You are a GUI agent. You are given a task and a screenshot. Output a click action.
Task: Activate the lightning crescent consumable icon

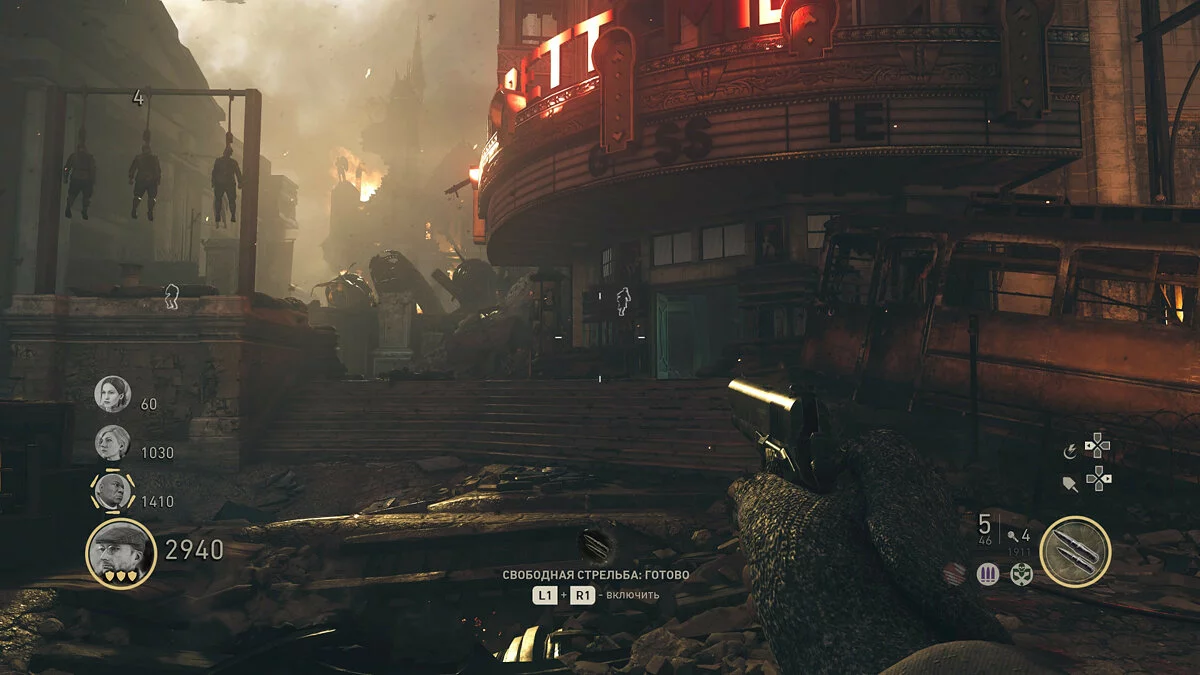click(x=1070, y=452)
